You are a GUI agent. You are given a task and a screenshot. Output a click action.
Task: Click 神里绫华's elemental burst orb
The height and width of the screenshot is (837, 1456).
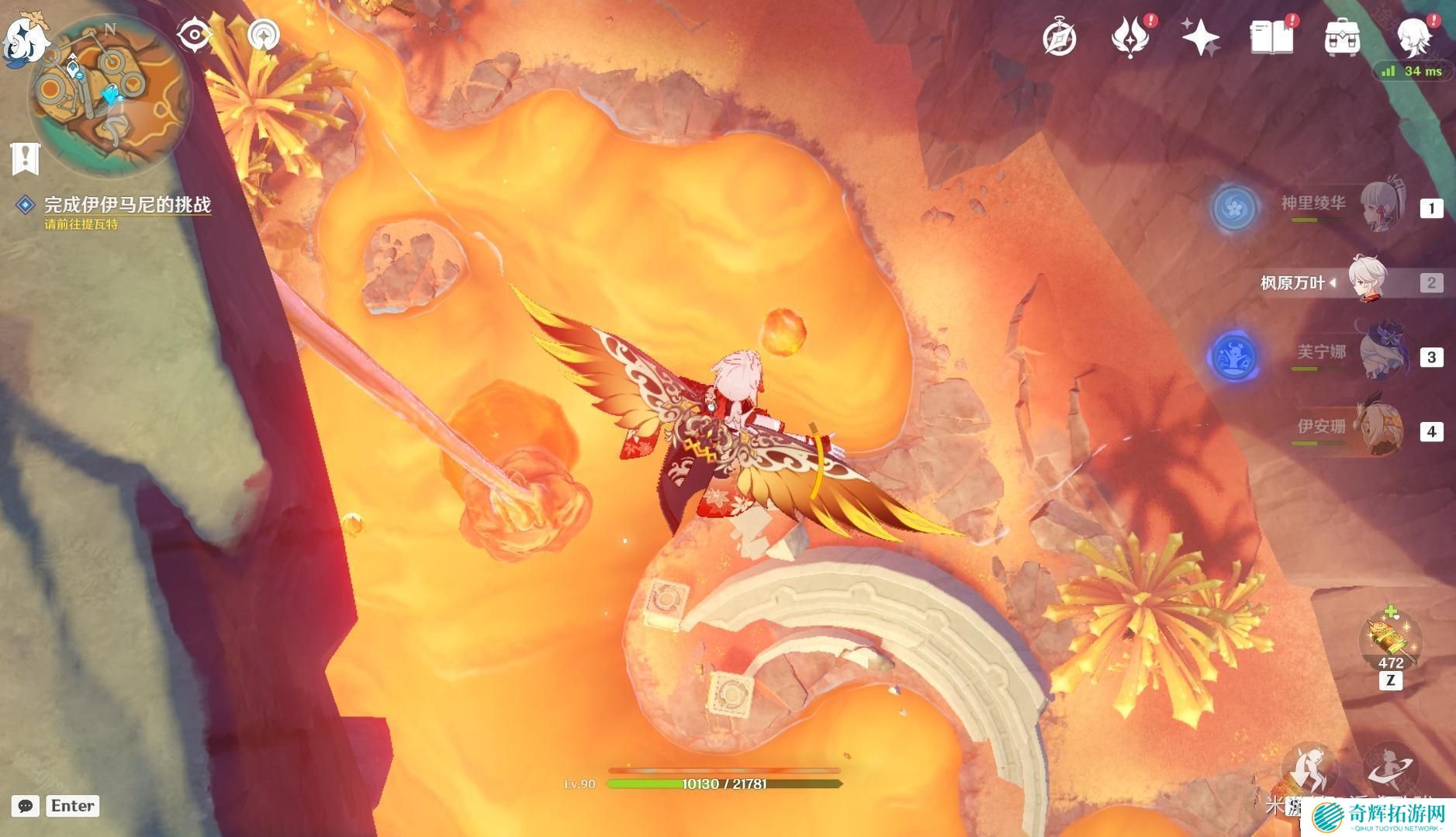tap(1233, 207)
